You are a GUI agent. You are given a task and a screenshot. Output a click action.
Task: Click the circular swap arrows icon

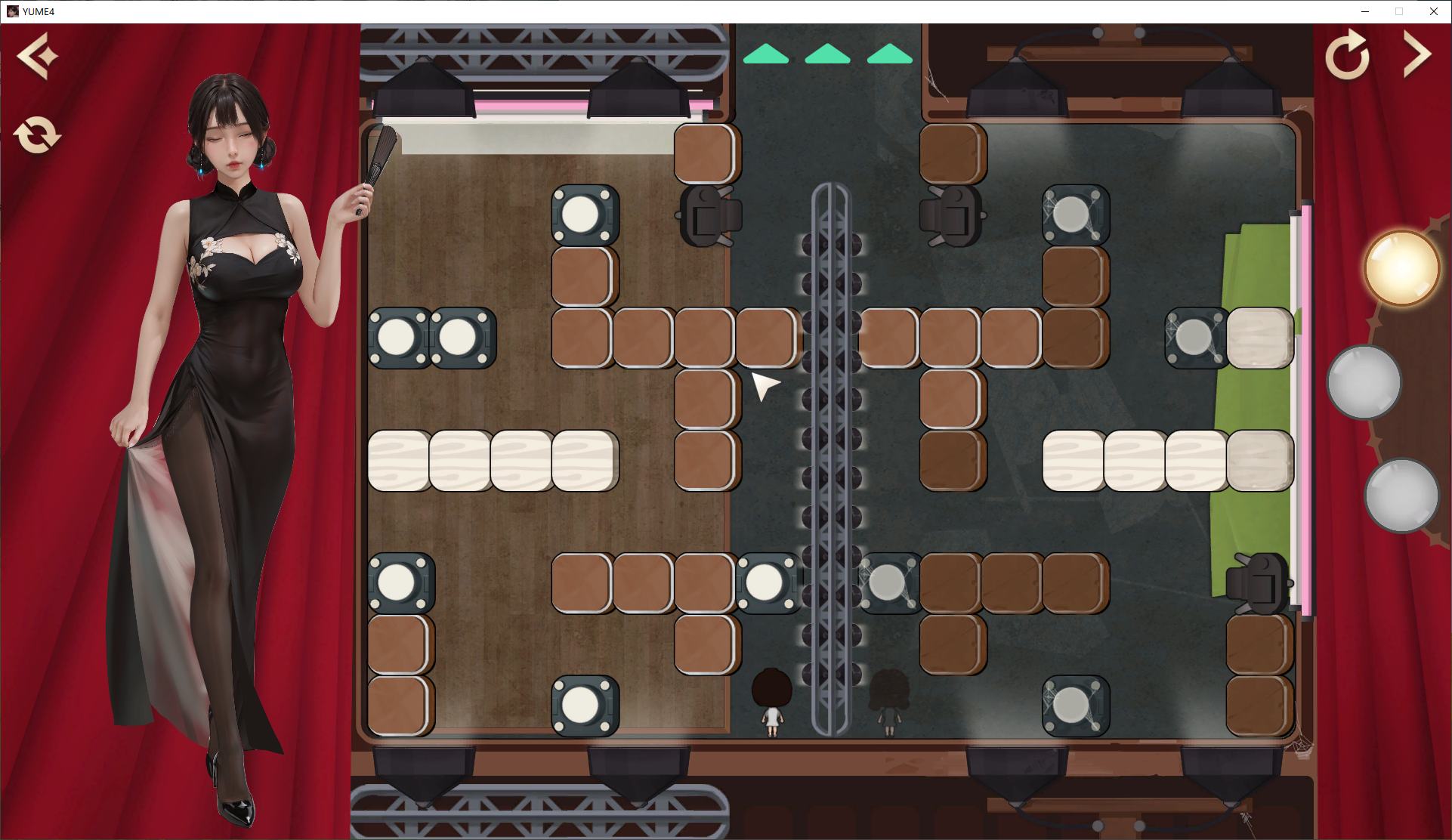pos(37,135)
